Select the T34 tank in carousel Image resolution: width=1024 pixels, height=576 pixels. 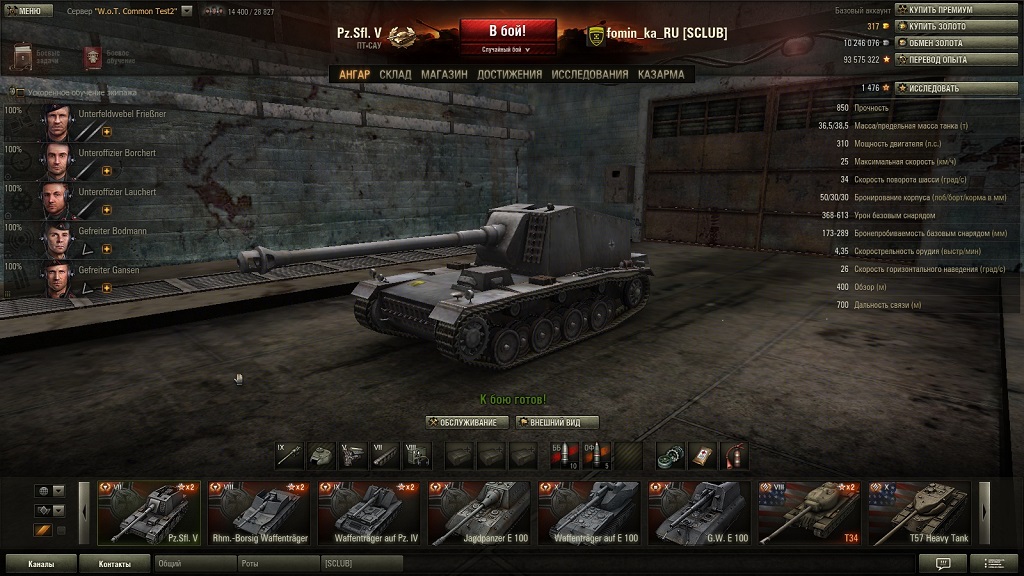point(809,514)
